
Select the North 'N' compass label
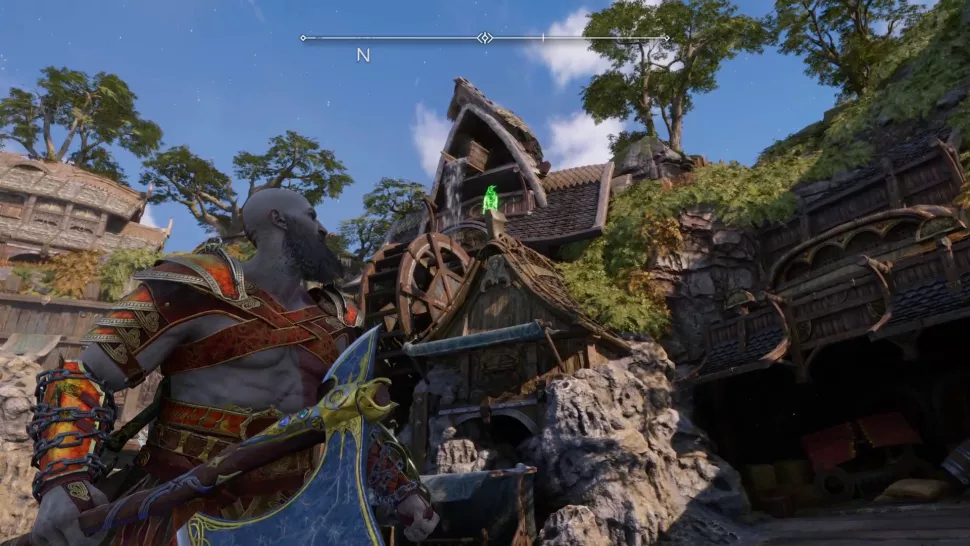(x=363, y=55)
